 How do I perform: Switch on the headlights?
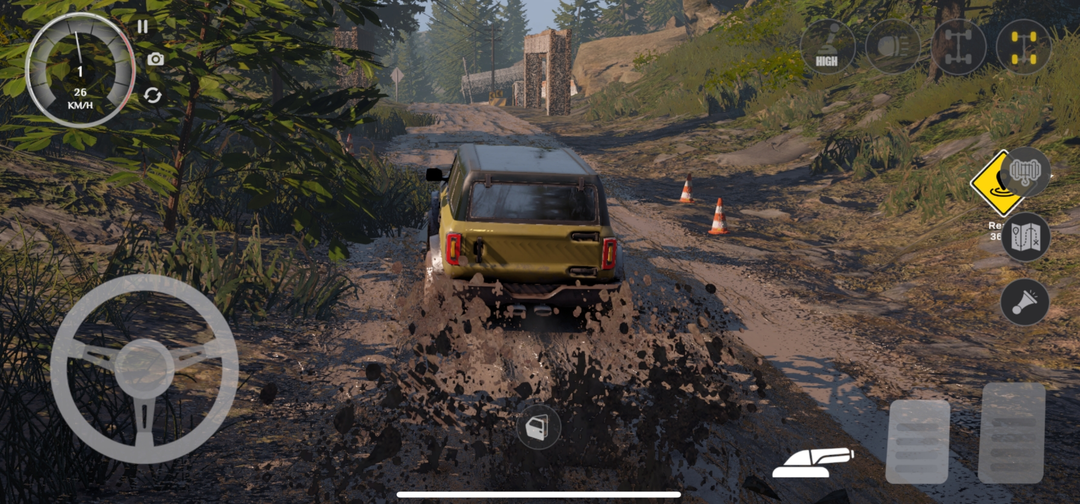893,46
